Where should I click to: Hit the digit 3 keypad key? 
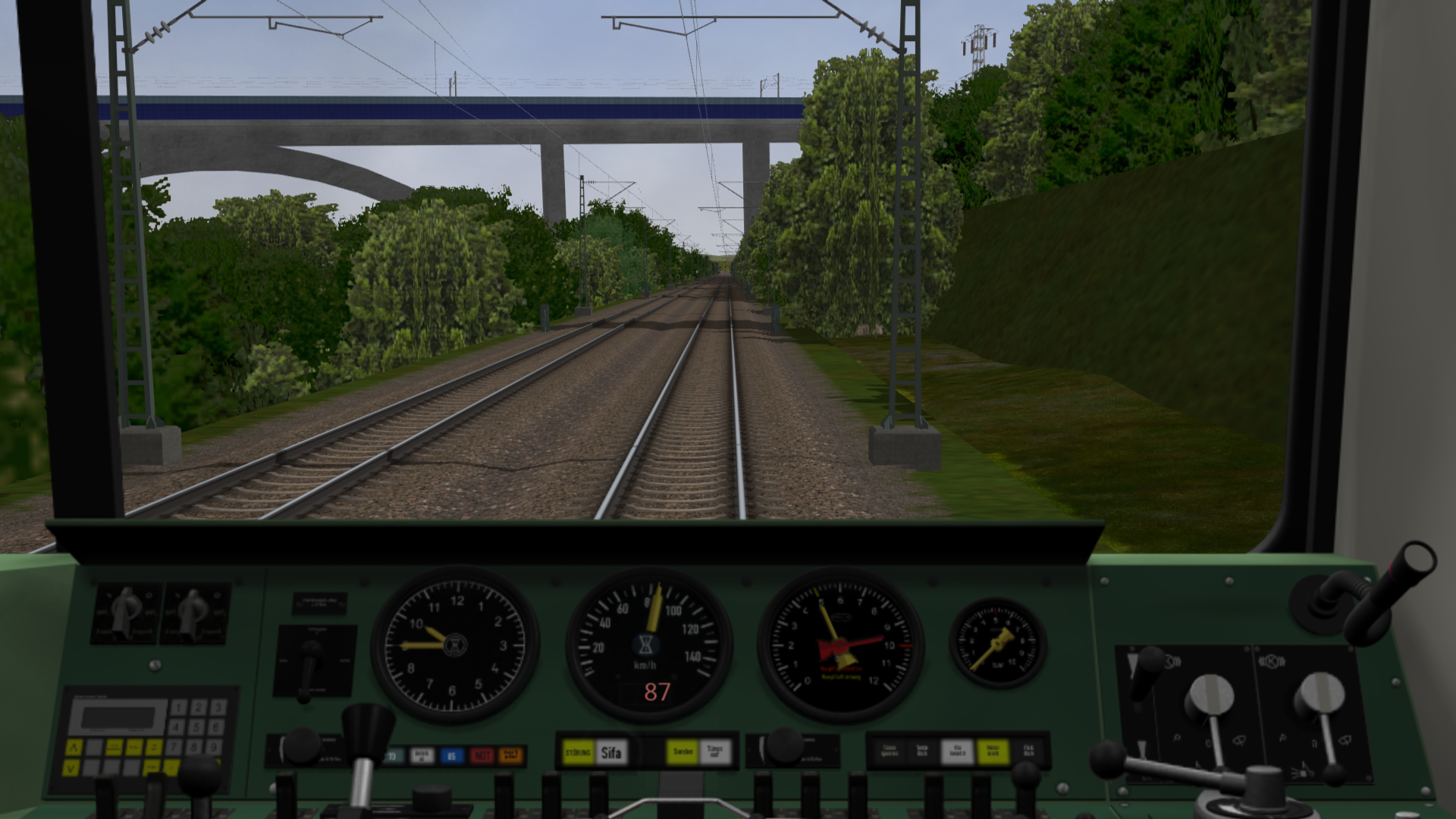pyautogui.click(x=218, y=708)
